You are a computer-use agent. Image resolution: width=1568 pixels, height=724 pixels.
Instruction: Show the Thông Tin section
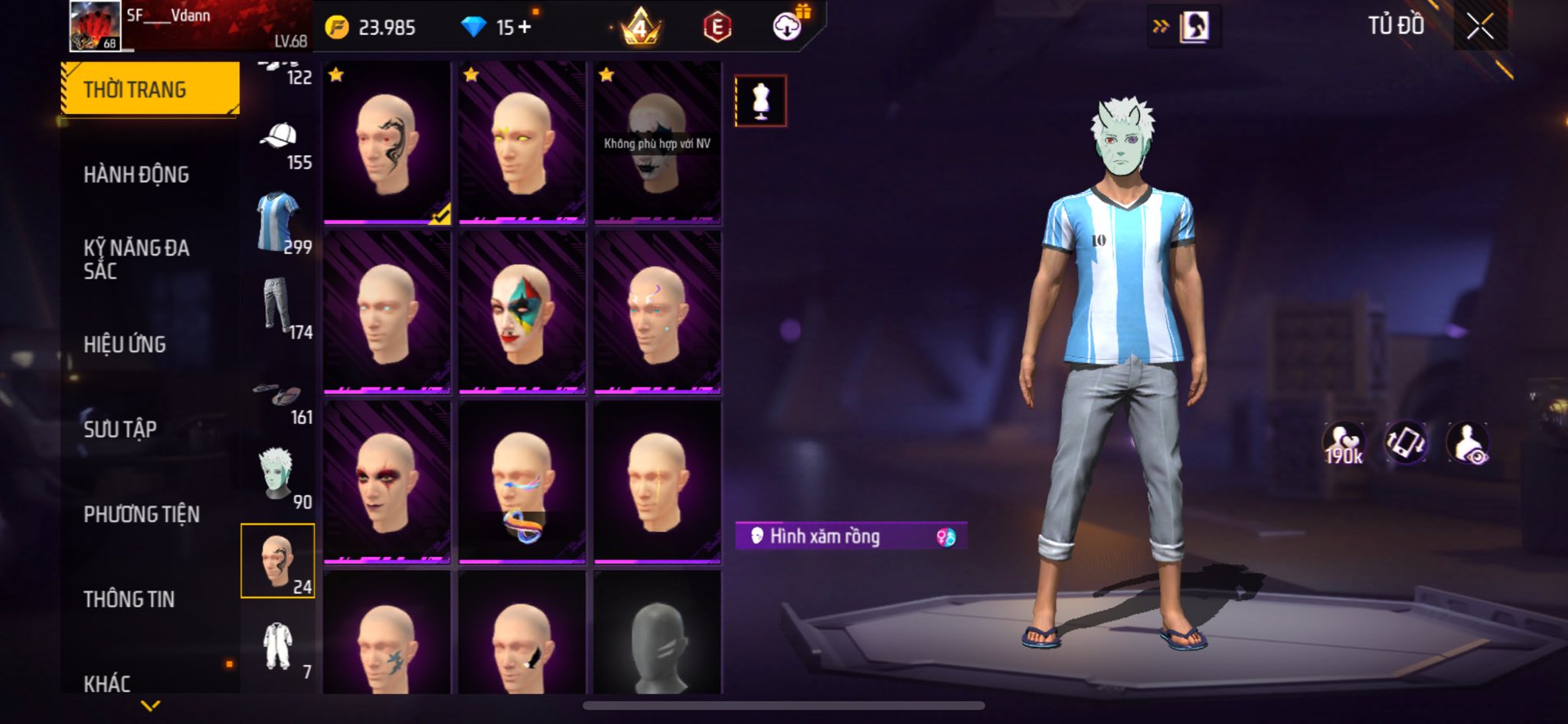[129, 598]
